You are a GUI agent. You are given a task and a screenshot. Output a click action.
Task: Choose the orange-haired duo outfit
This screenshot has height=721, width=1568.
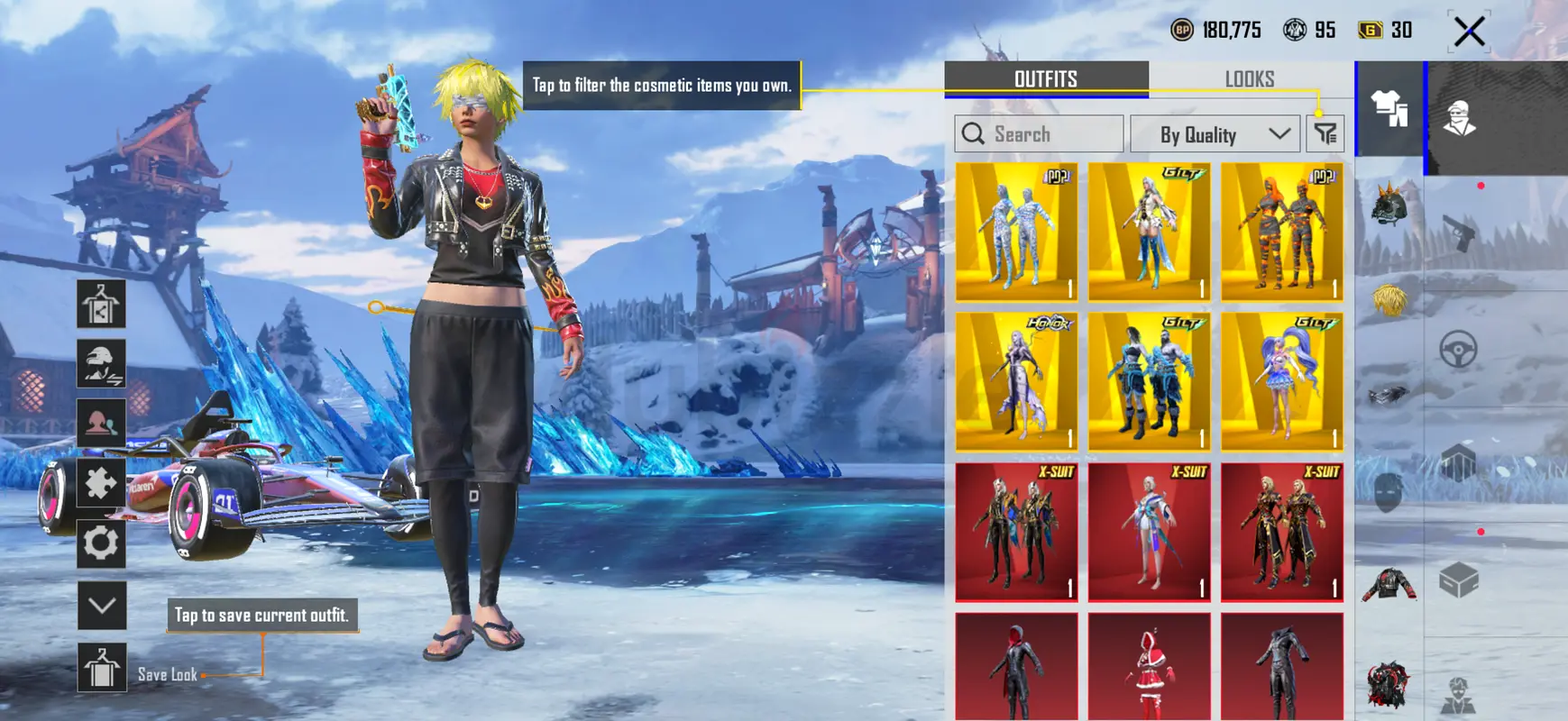click(1281, 232)
